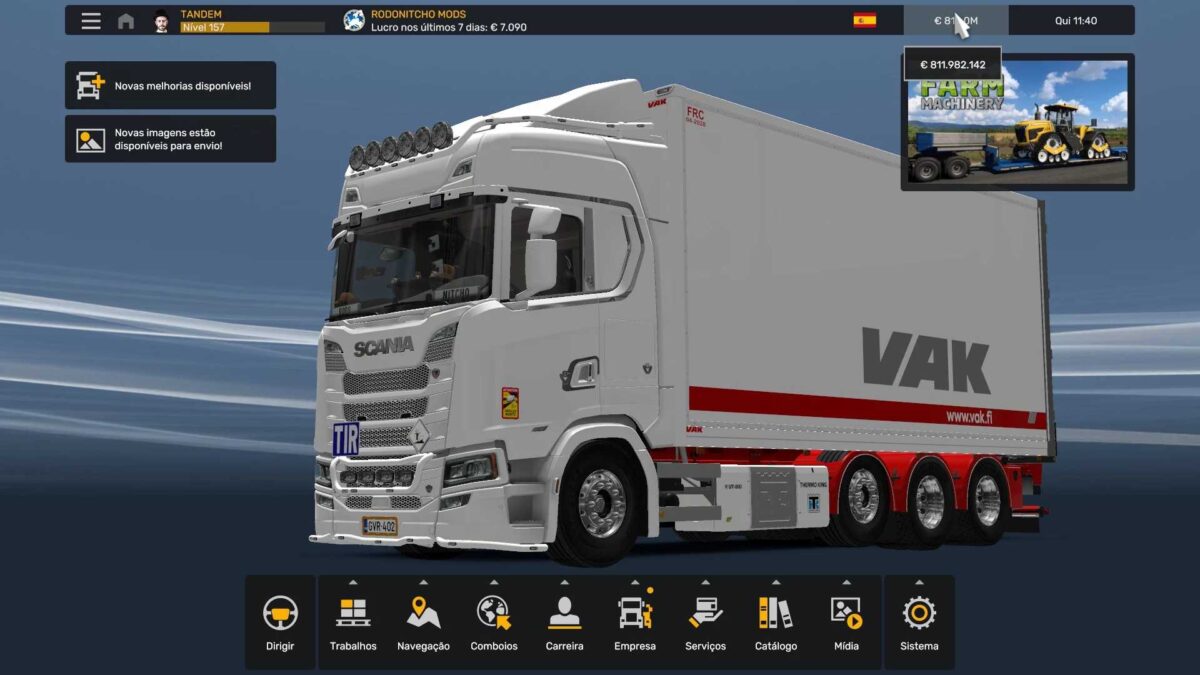This screenshot has width=1200, height=675.
Task: Change language with the Spanish flag
Action: 865,20
